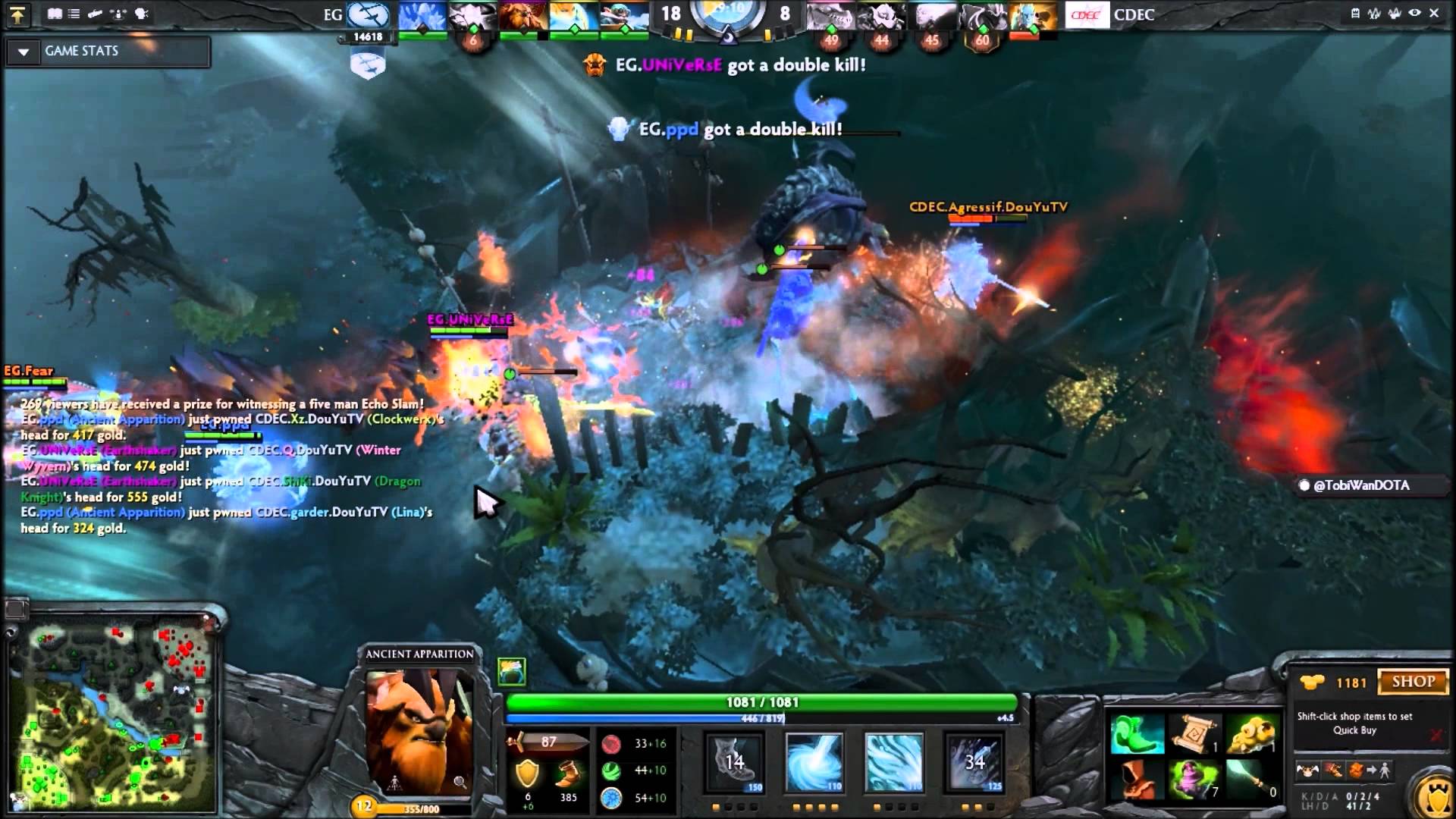
Task: Select the green wand item slot
Action: [x=1251, y=780]
